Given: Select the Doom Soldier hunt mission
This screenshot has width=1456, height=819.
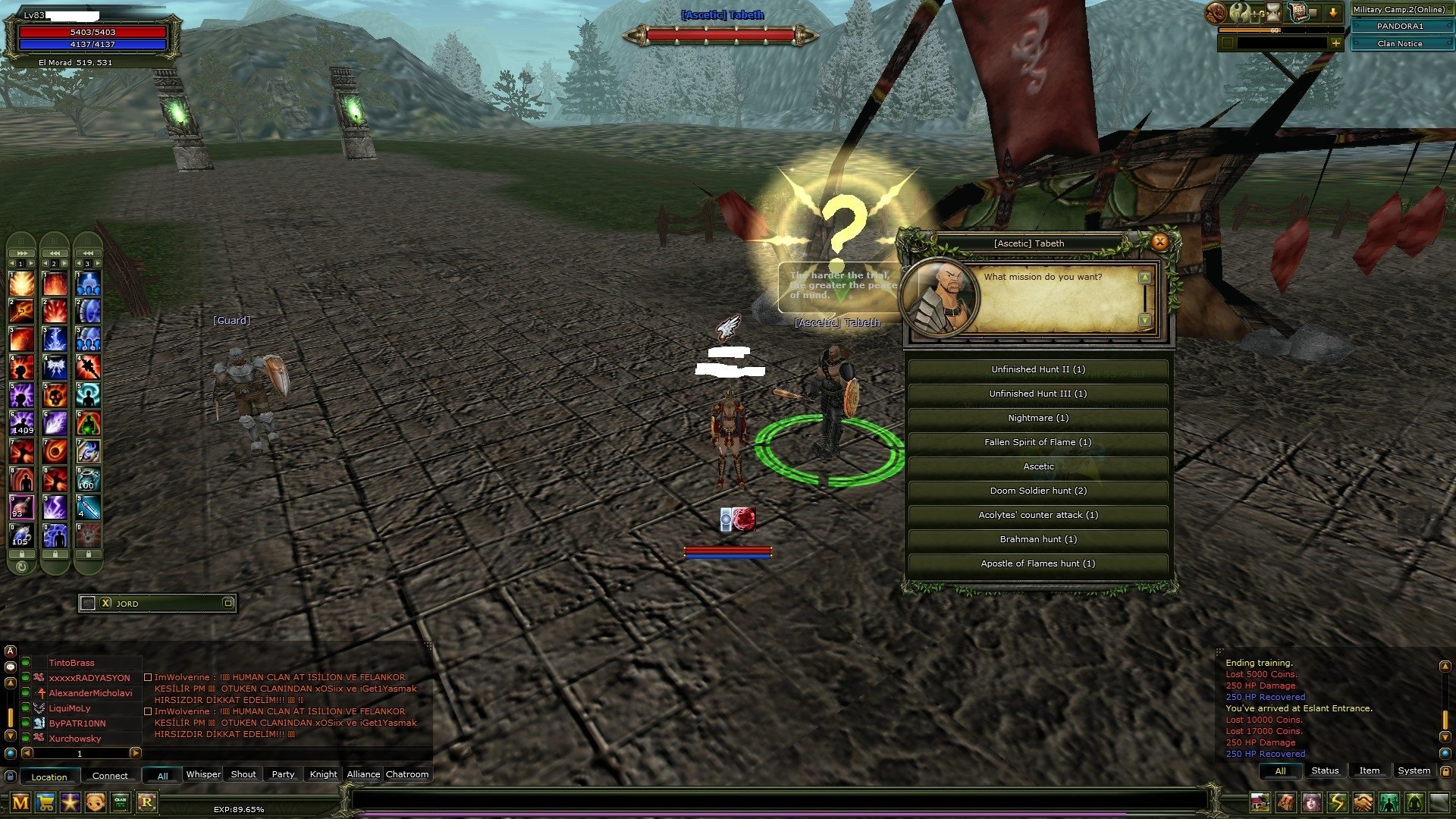Looking at the screenshot, I should [1037, 491].
